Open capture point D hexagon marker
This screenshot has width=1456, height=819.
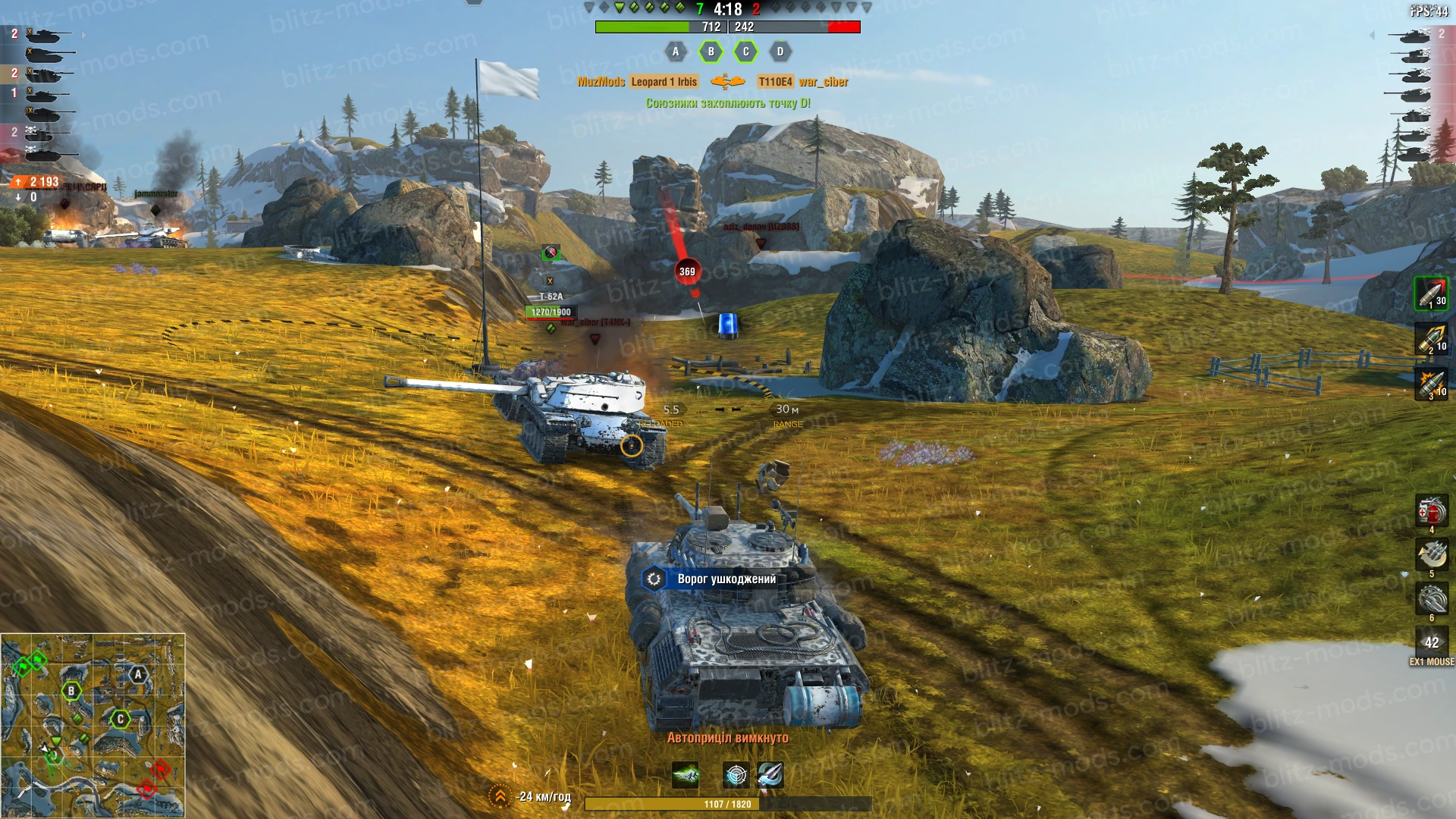click(779, 52)
